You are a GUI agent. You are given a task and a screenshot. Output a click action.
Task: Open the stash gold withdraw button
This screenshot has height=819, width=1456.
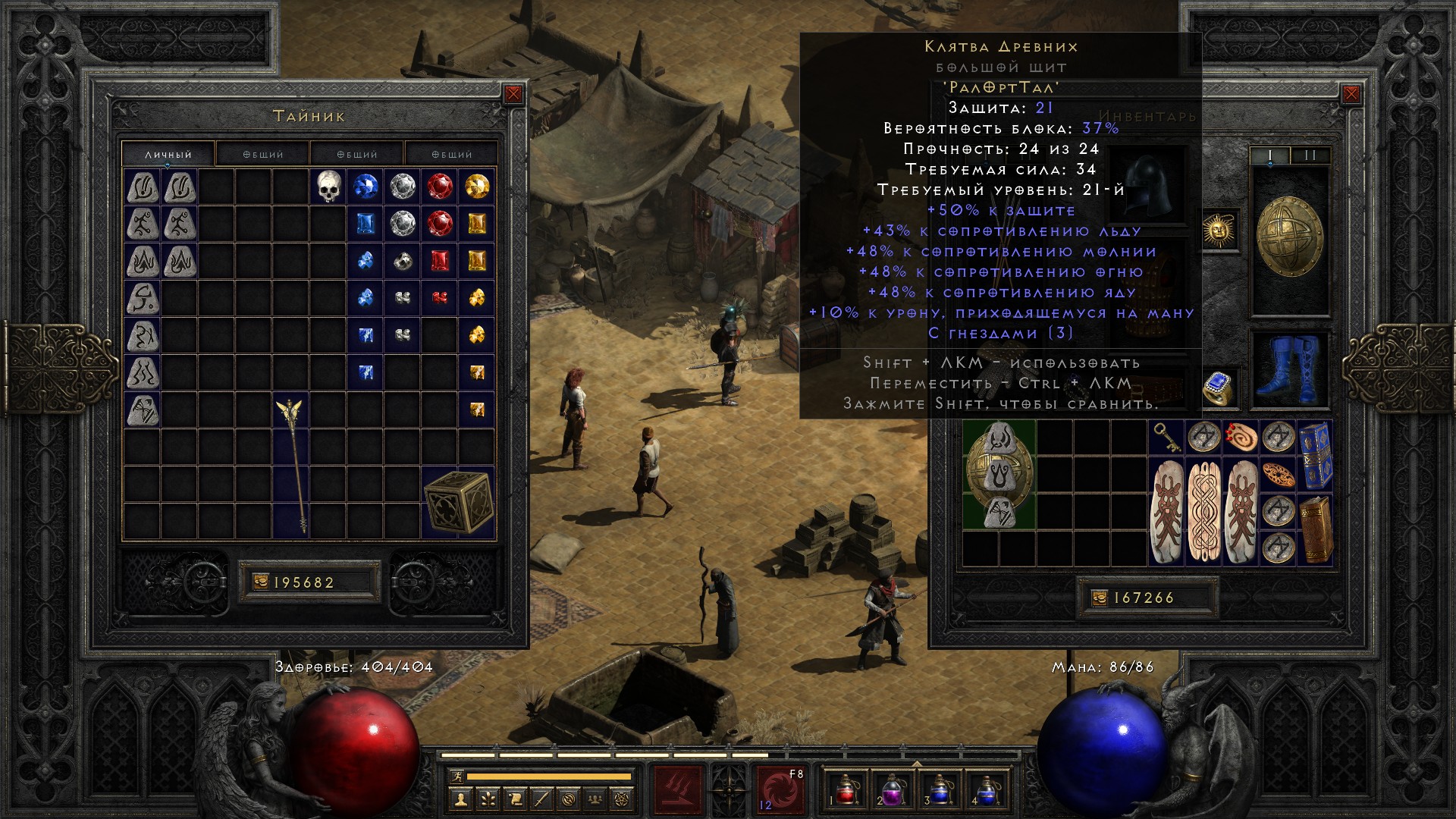click(x=260, y=582)
